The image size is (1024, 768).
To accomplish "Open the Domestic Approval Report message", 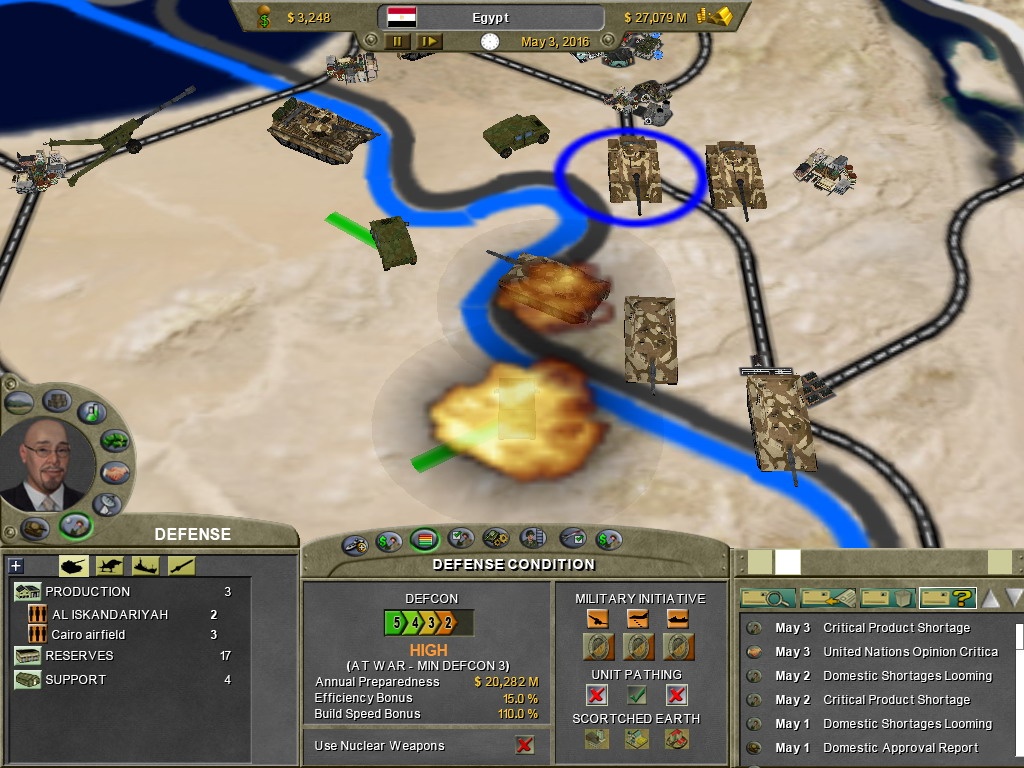I will [900, 748].
